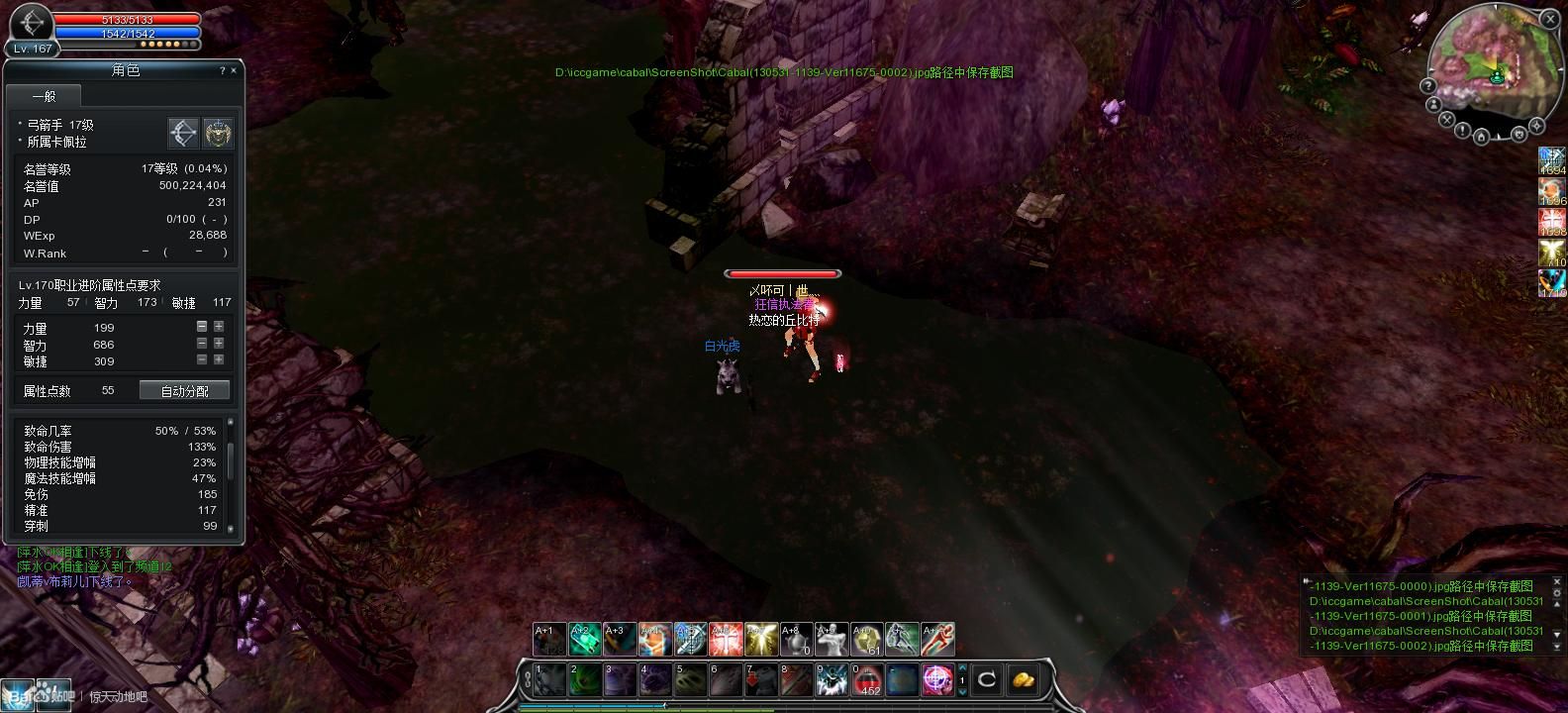1568x713 pixels.
Task: Select the 一般 tab
Action: coord(44,96)
